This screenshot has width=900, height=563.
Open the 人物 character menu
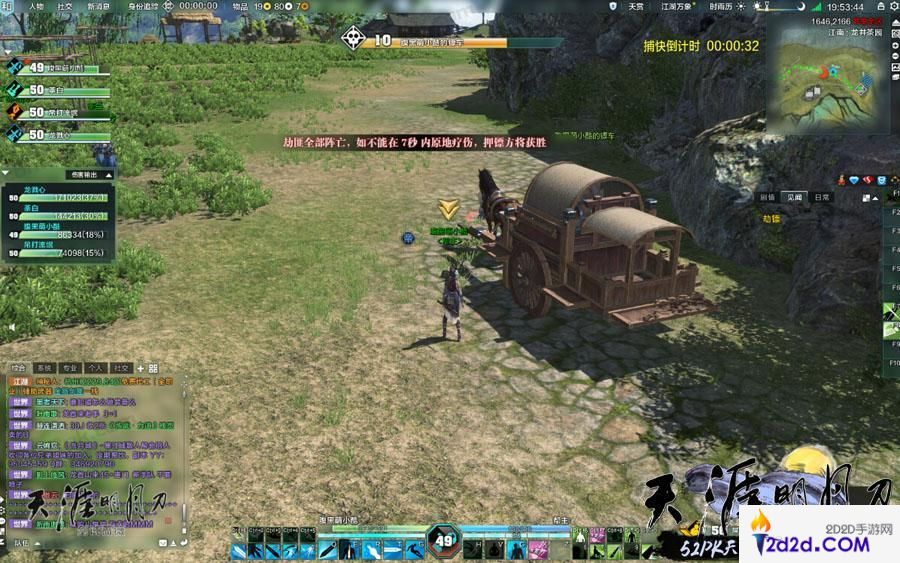click(36, 6)
